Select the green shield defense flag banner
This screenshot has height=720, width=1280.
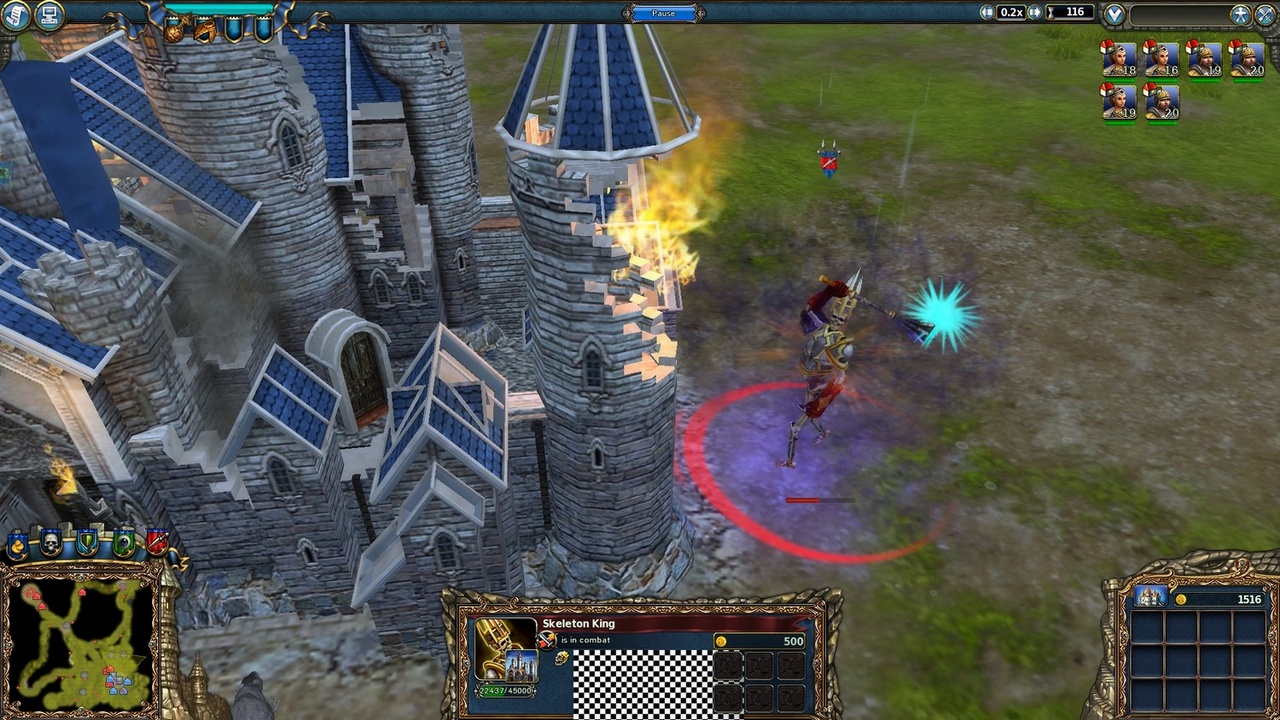[x=86, y=542]
